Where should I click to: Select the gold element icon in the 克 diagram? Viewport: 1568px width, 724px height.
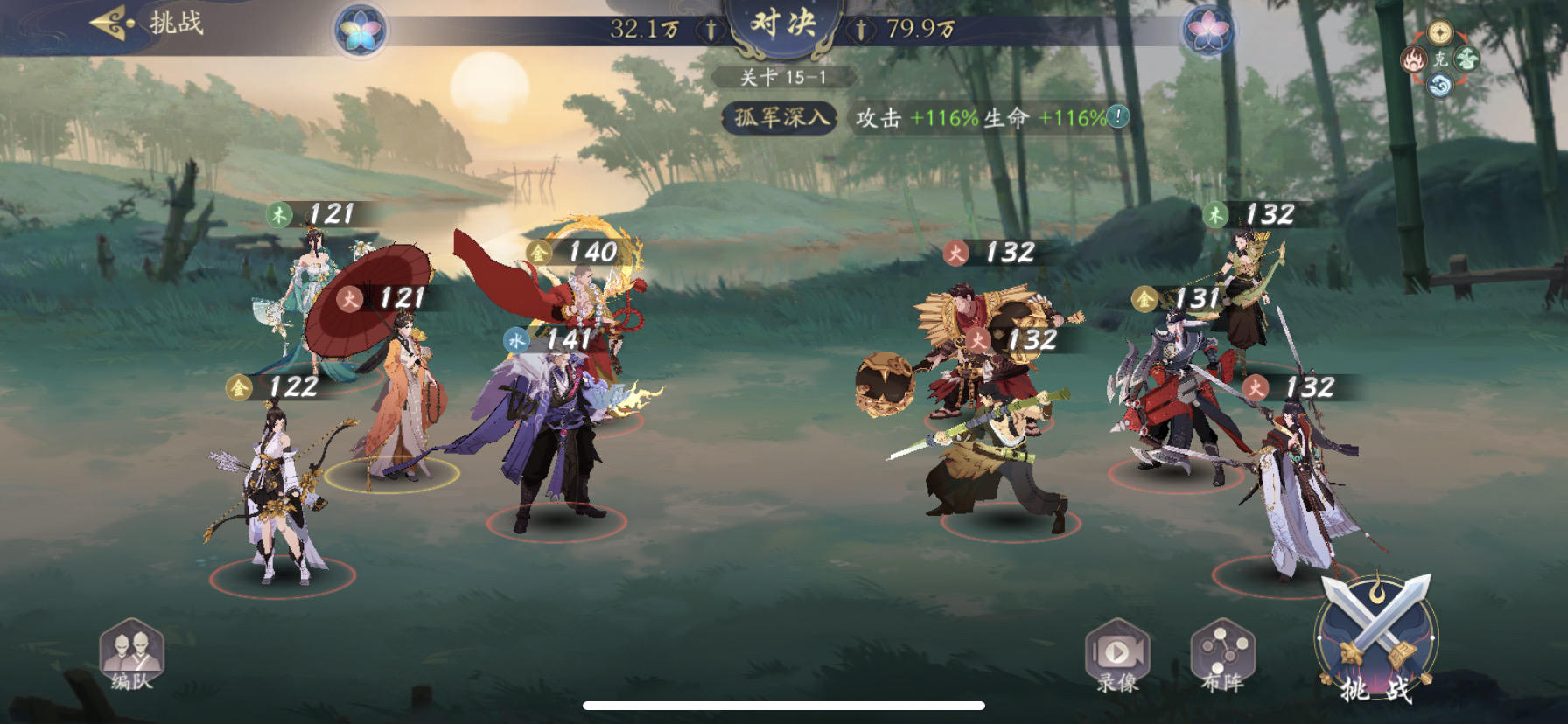click(x=1439, y=32)
